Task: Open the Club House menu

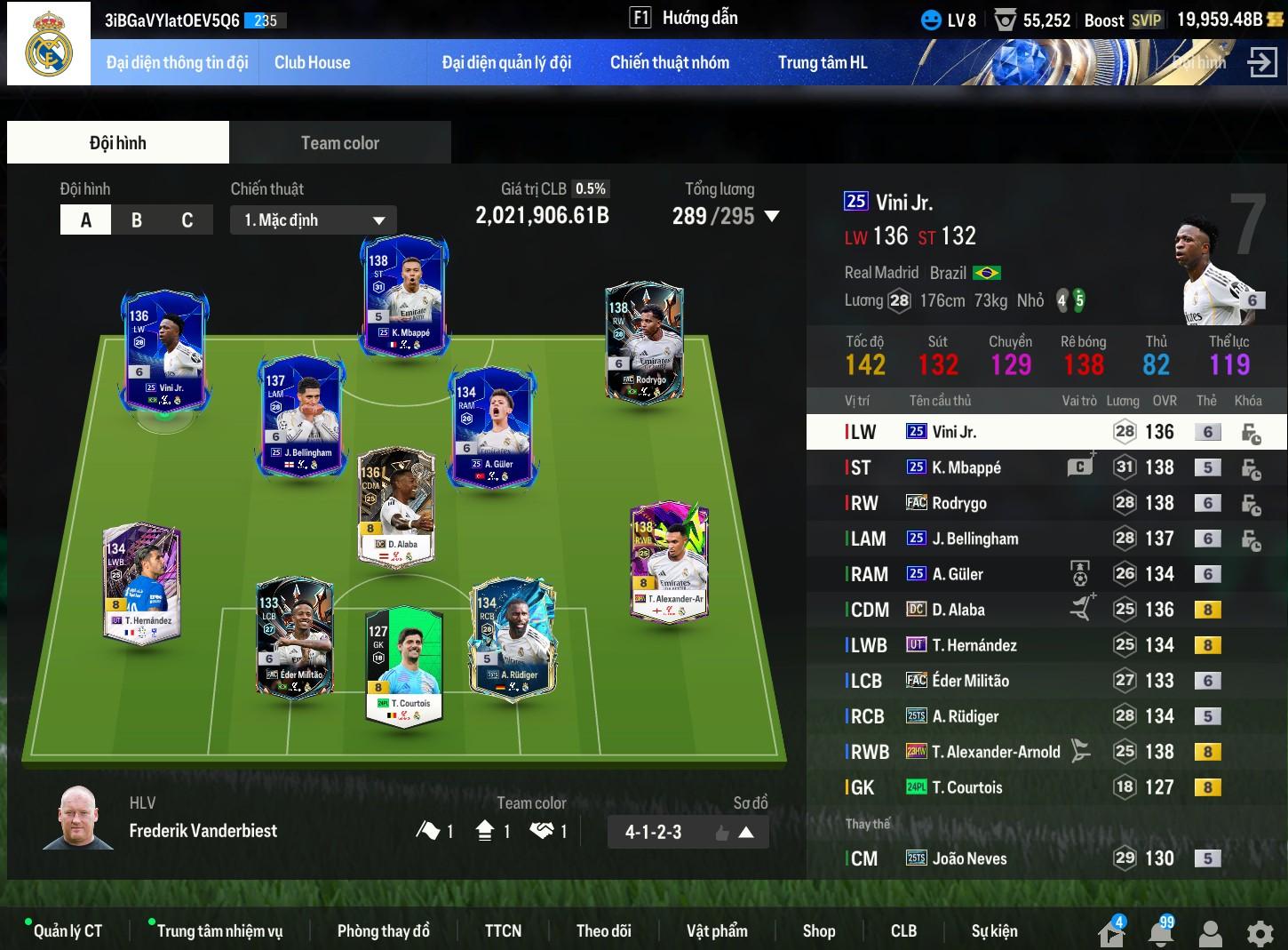Action: [x=312, y=62]
